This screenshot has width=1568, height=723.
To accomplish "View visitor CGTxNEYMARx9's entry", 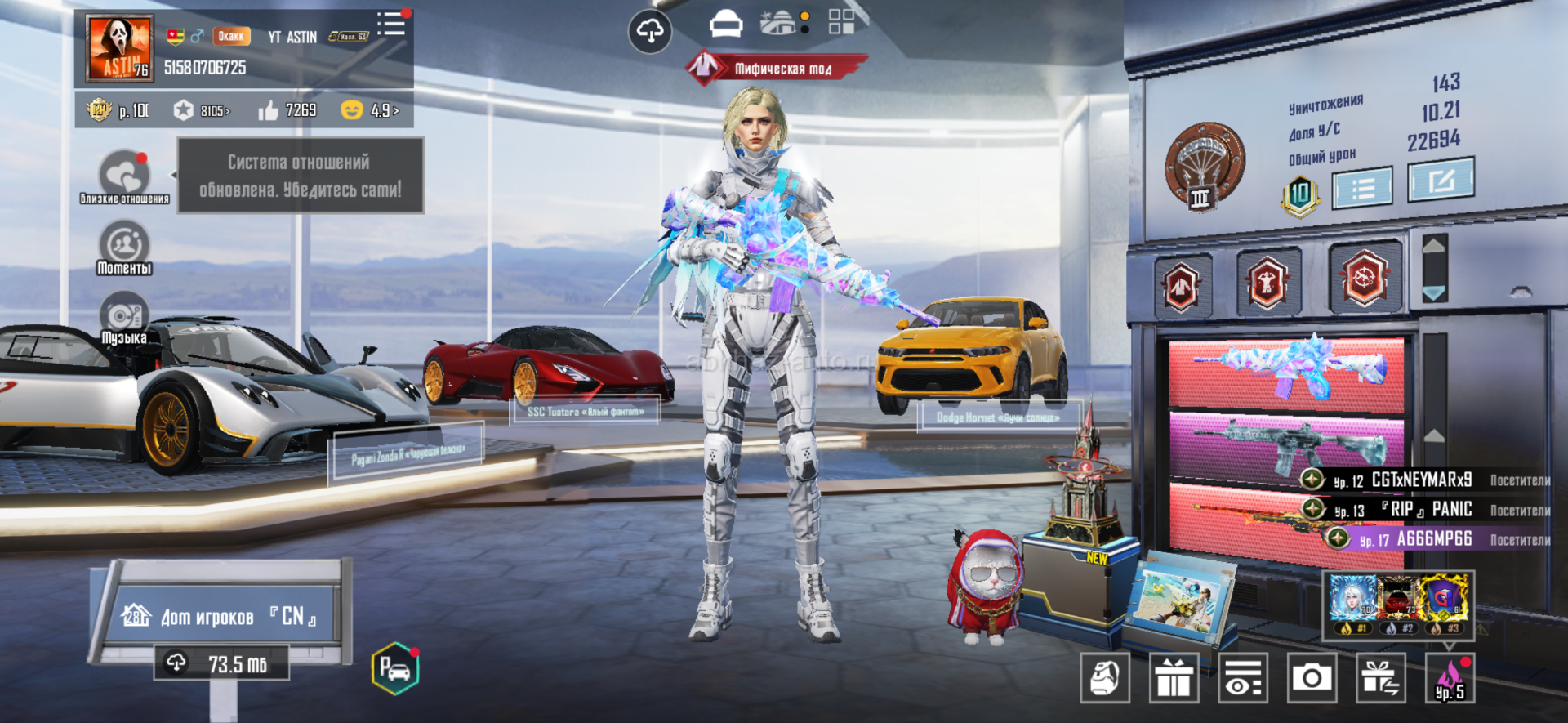I will 1421,480.
